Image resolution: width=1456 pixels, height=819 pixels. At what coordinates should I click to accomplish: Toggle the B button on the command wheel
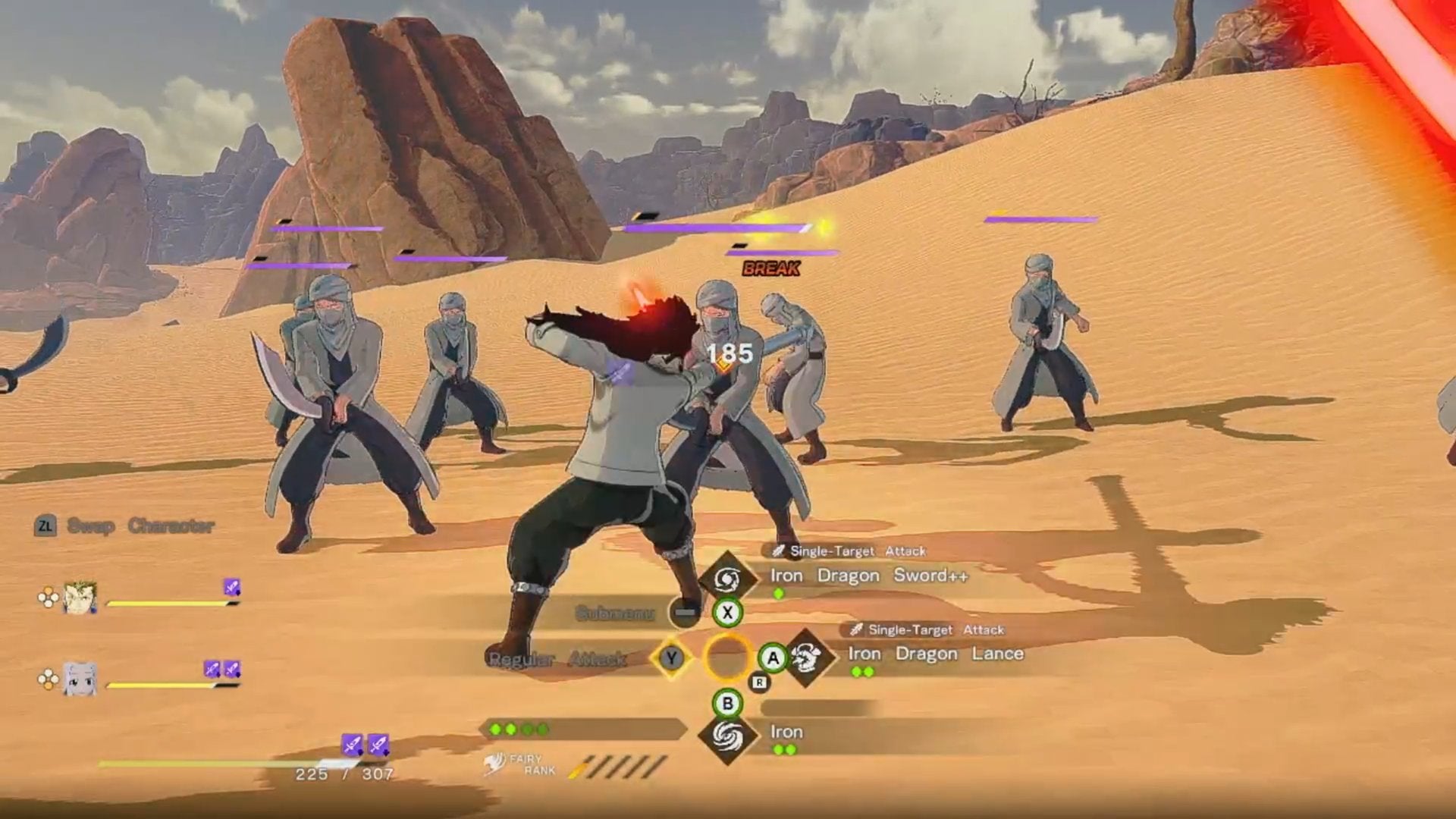coord(728,703)
